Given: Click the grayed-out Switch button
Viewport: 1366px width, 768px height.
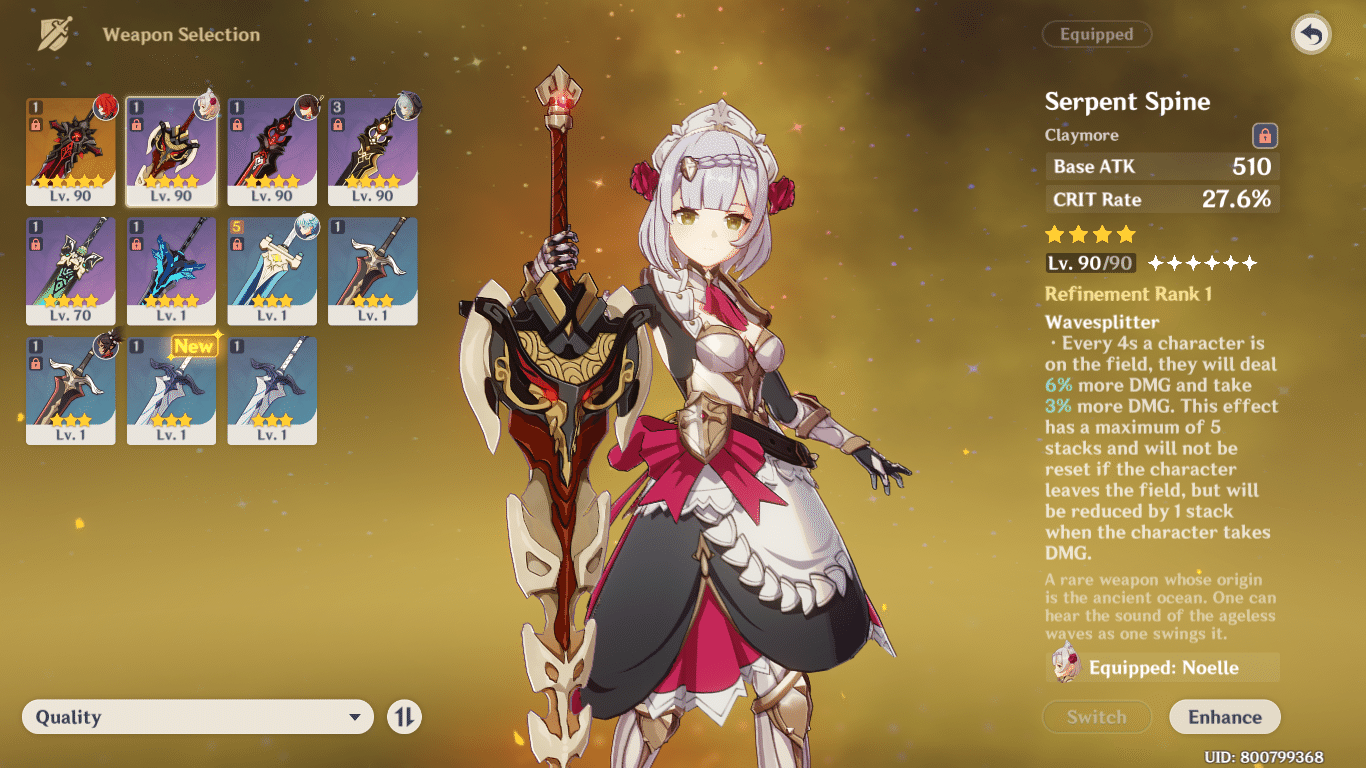Looking at the screenshot, I should (x=1097, y=716).
